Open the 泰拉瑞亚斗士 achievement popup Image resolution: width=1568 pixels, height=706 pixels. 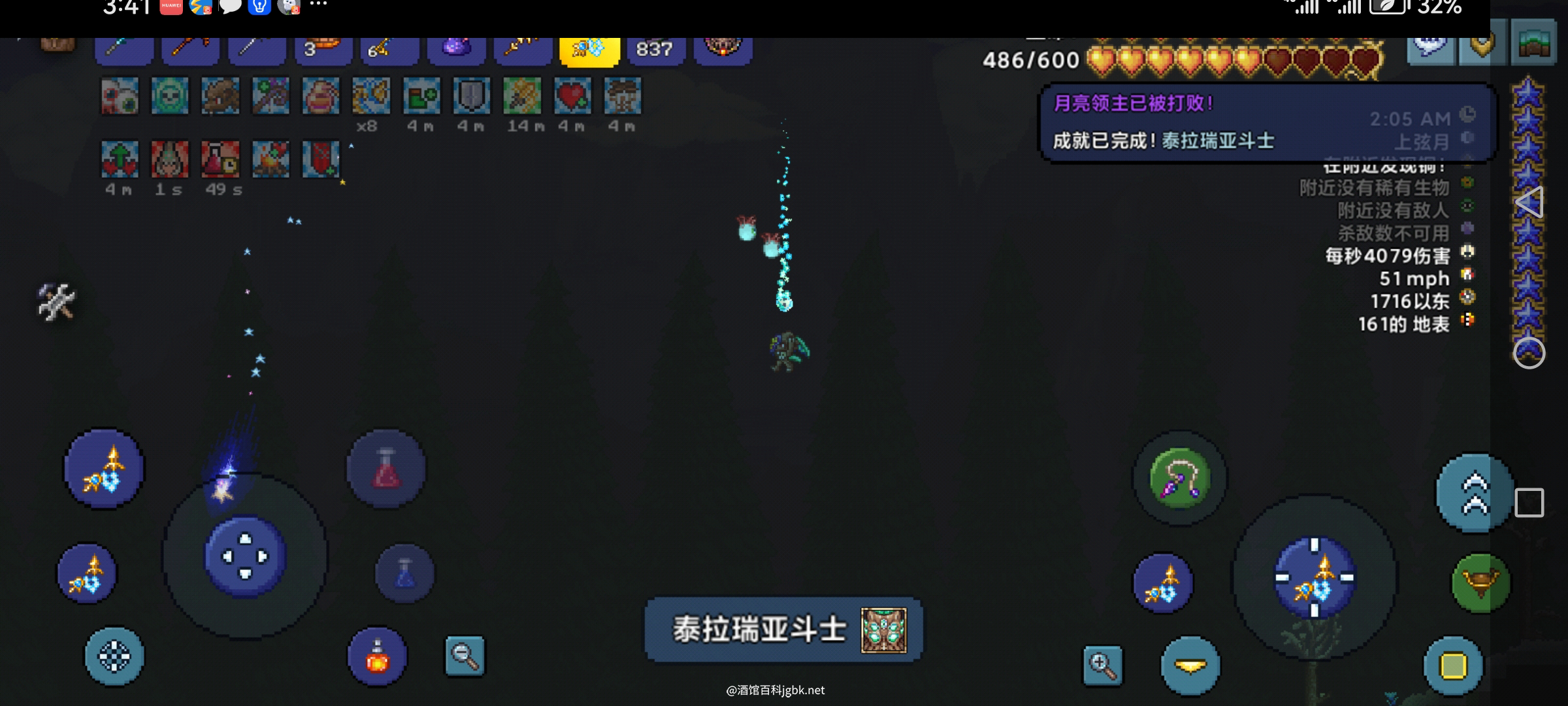(783, 630)
